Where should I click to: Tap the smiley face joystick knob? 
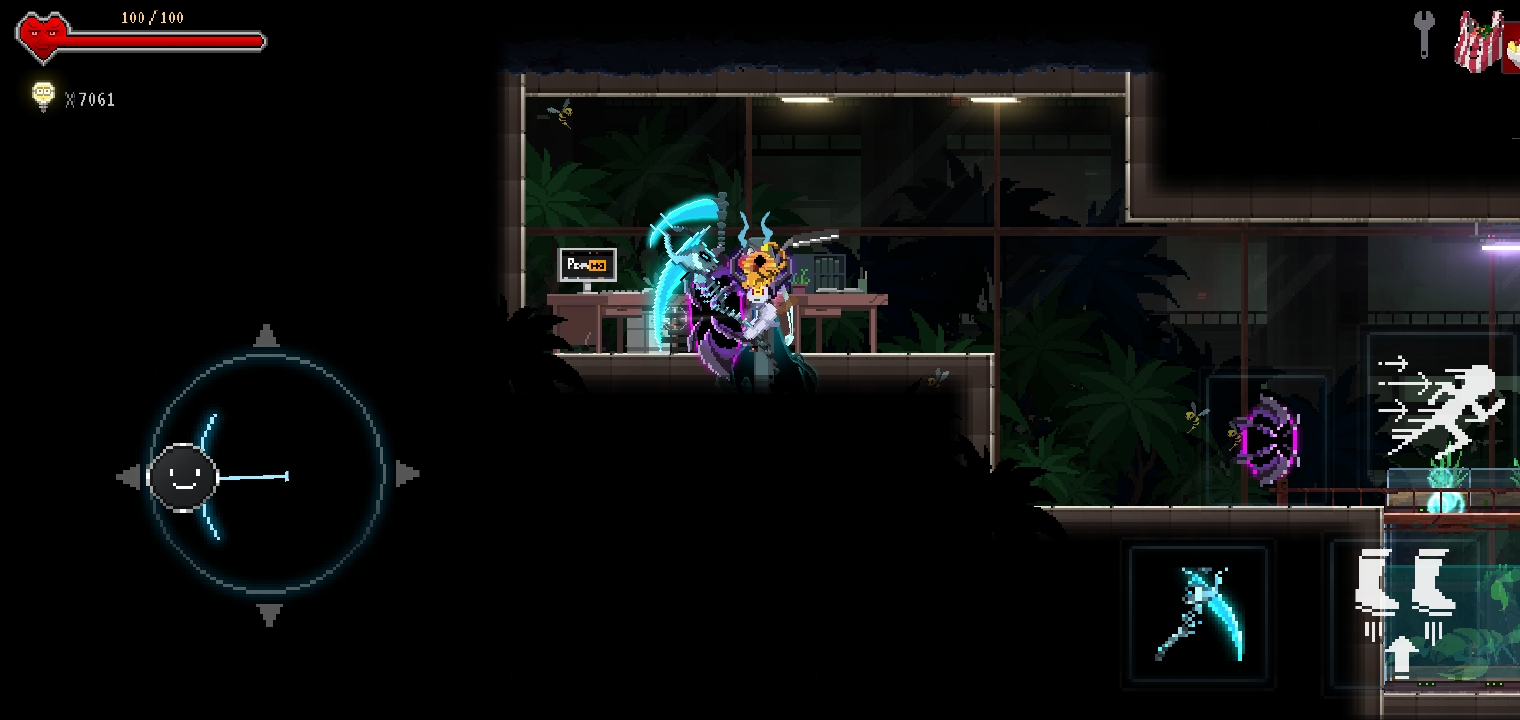182,477
